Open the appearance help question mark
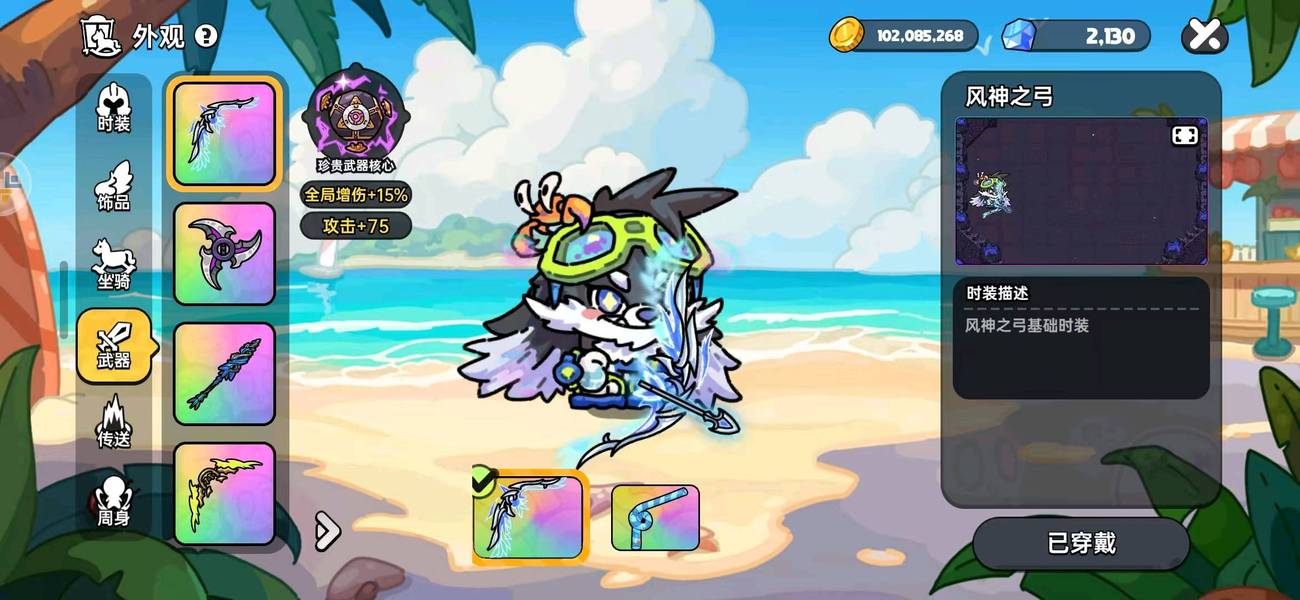The image size is (1300, 600). (x=206, y=37)
